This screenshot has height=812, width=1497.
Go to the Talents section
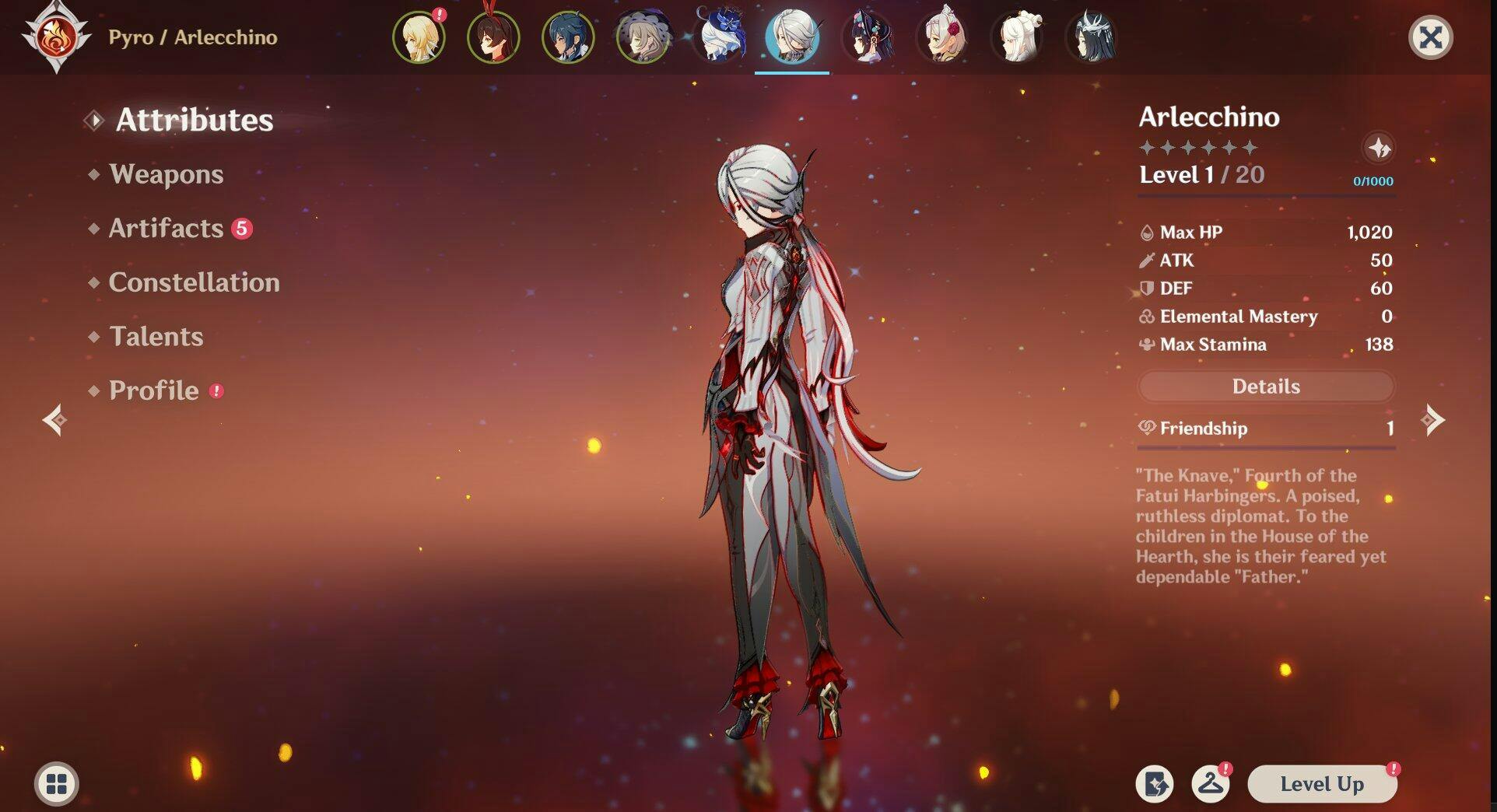coord(156,337)
